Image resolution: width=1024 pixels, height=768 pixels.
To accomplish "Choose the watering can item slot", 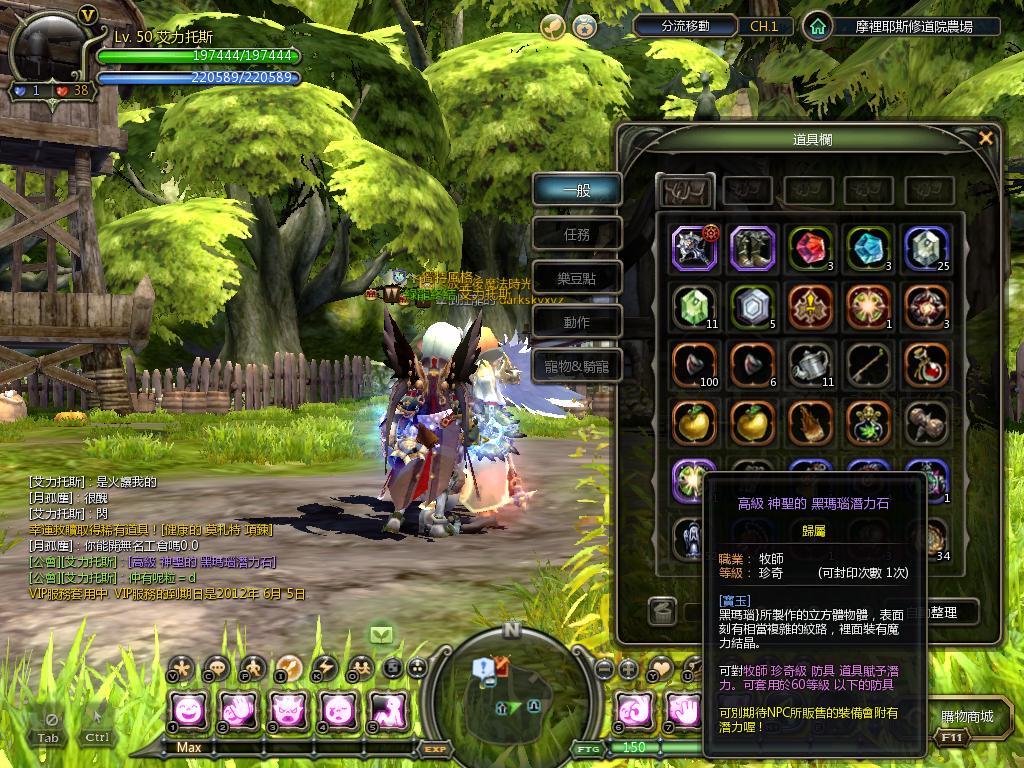I will tap(810, 364).
